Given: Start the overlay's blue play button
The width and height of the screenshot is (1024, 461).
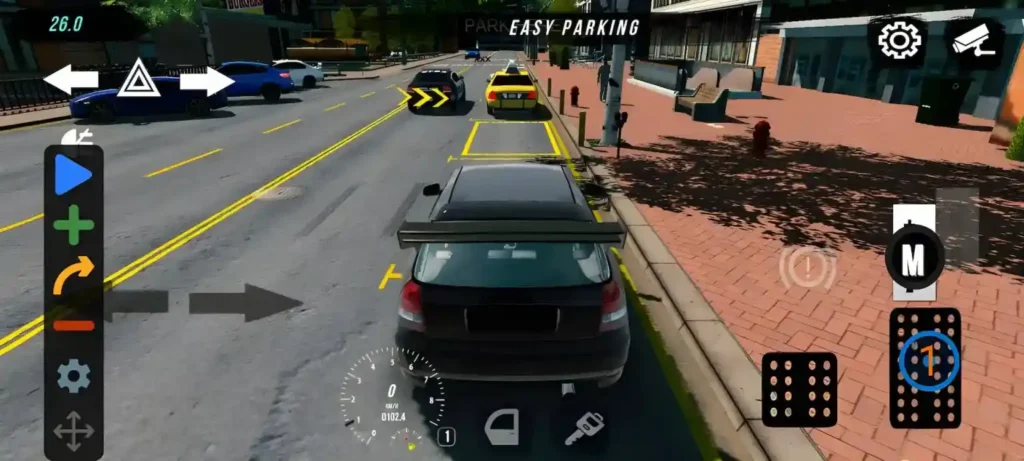Looking at the screenshot, I should pos(73,176).
